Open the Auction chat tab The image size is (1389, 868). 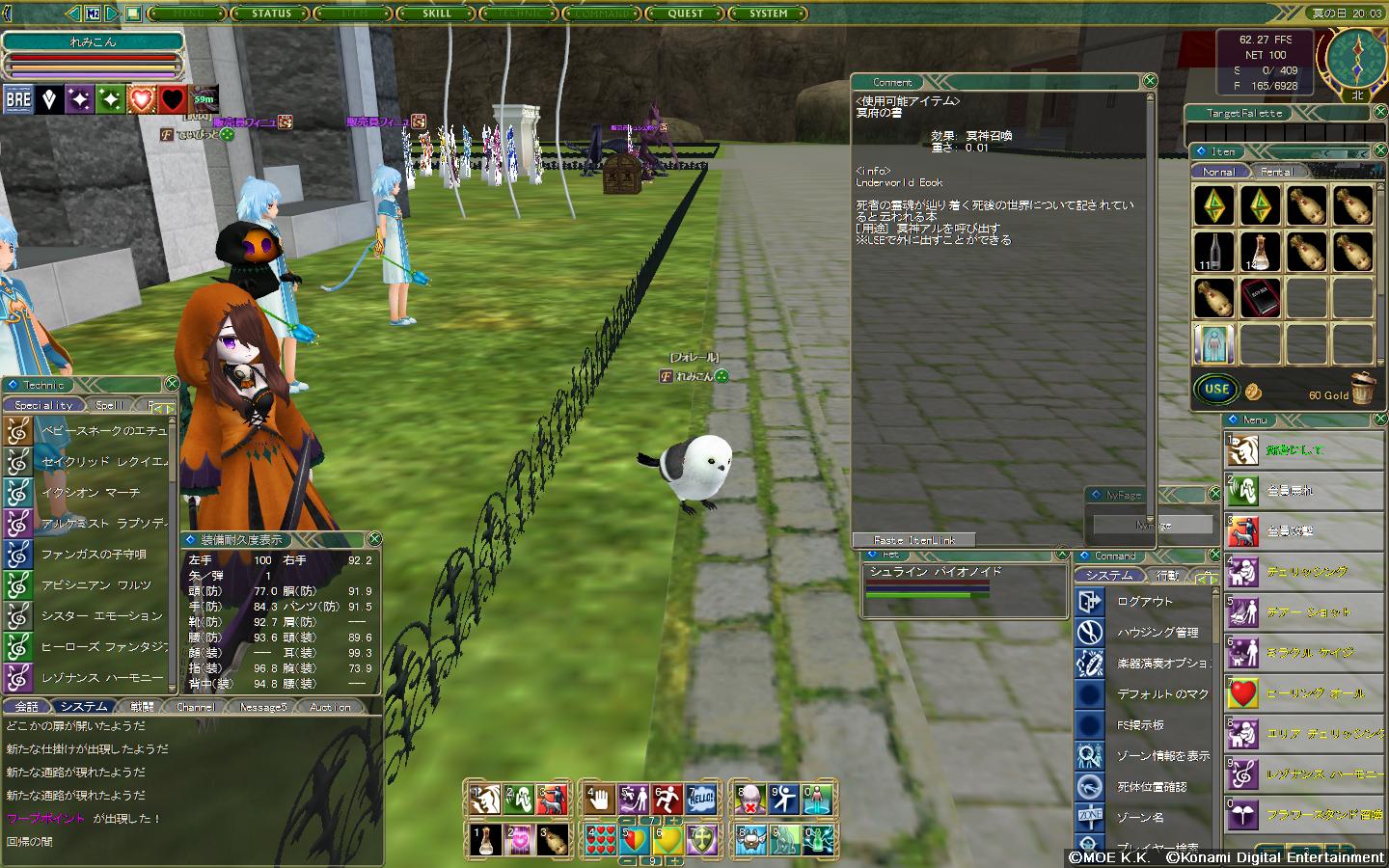point(330,707)
